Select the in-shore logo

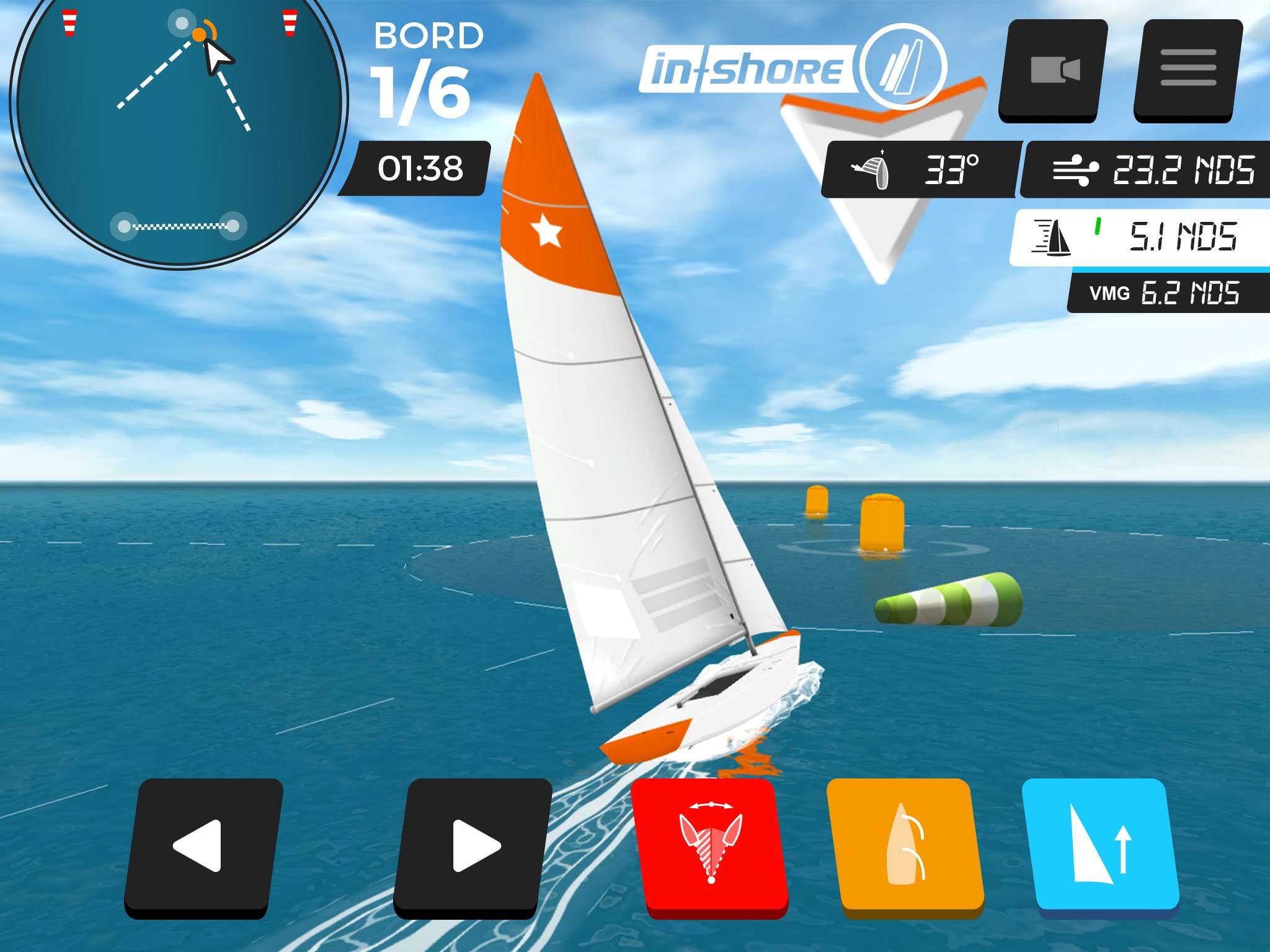click(x=791, y=68)
